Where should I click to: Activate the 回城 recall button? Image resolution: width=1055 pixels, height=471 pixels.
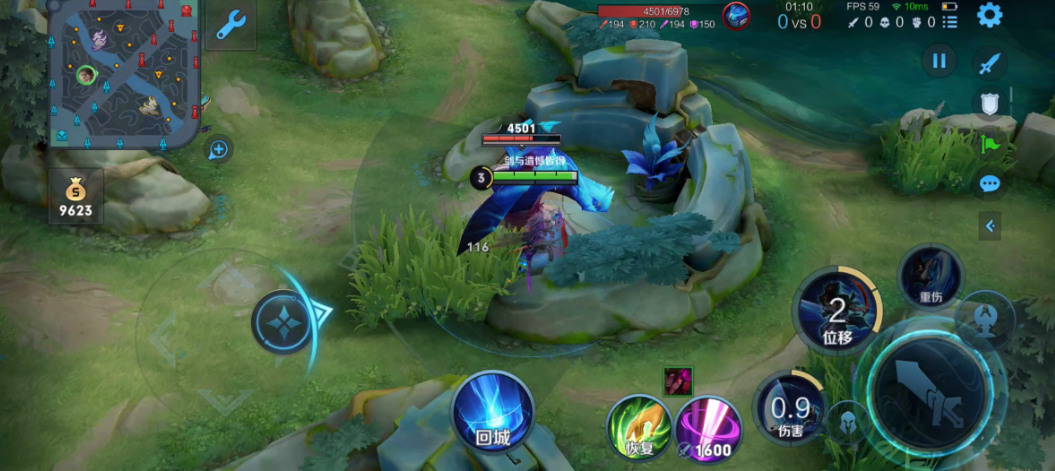point(492,411)
